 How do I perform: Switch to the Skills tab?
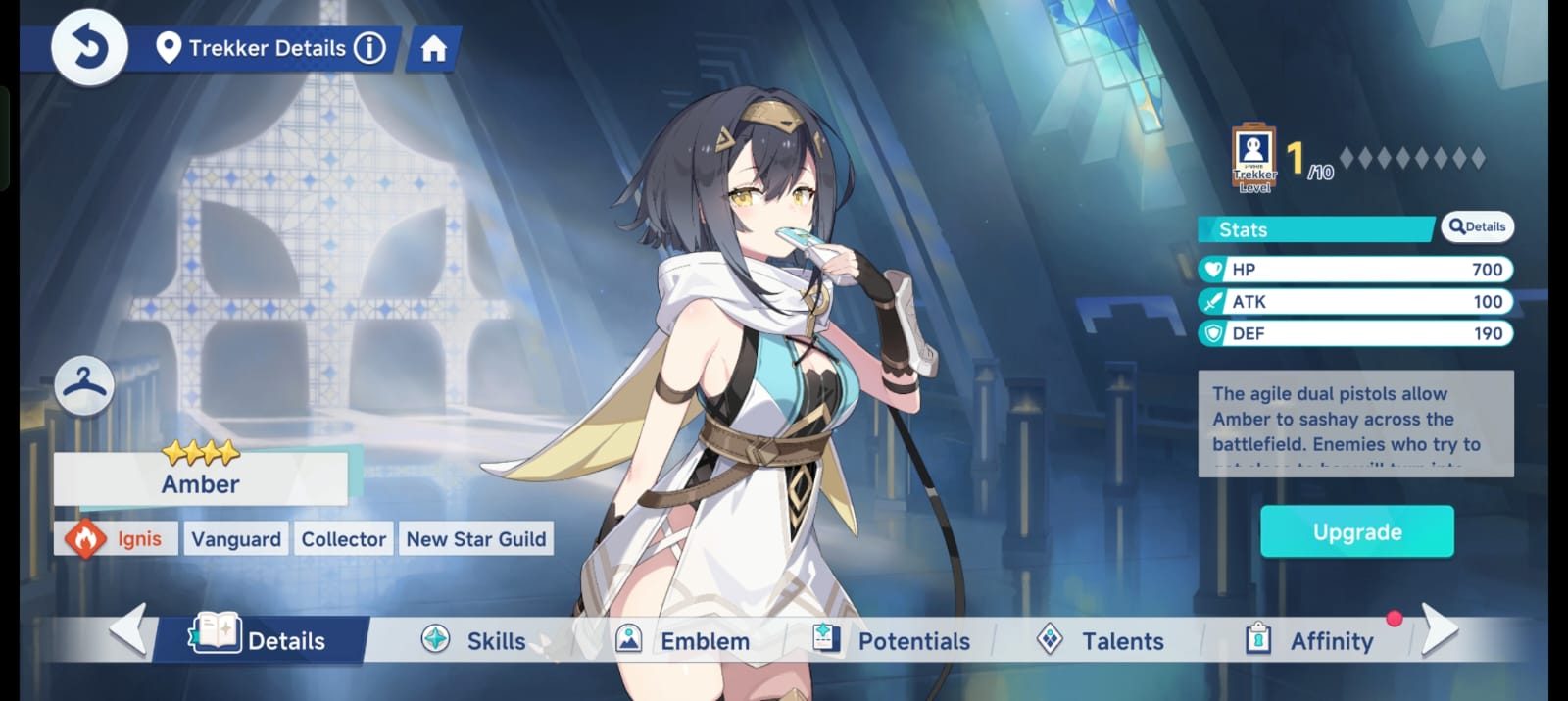475,641
